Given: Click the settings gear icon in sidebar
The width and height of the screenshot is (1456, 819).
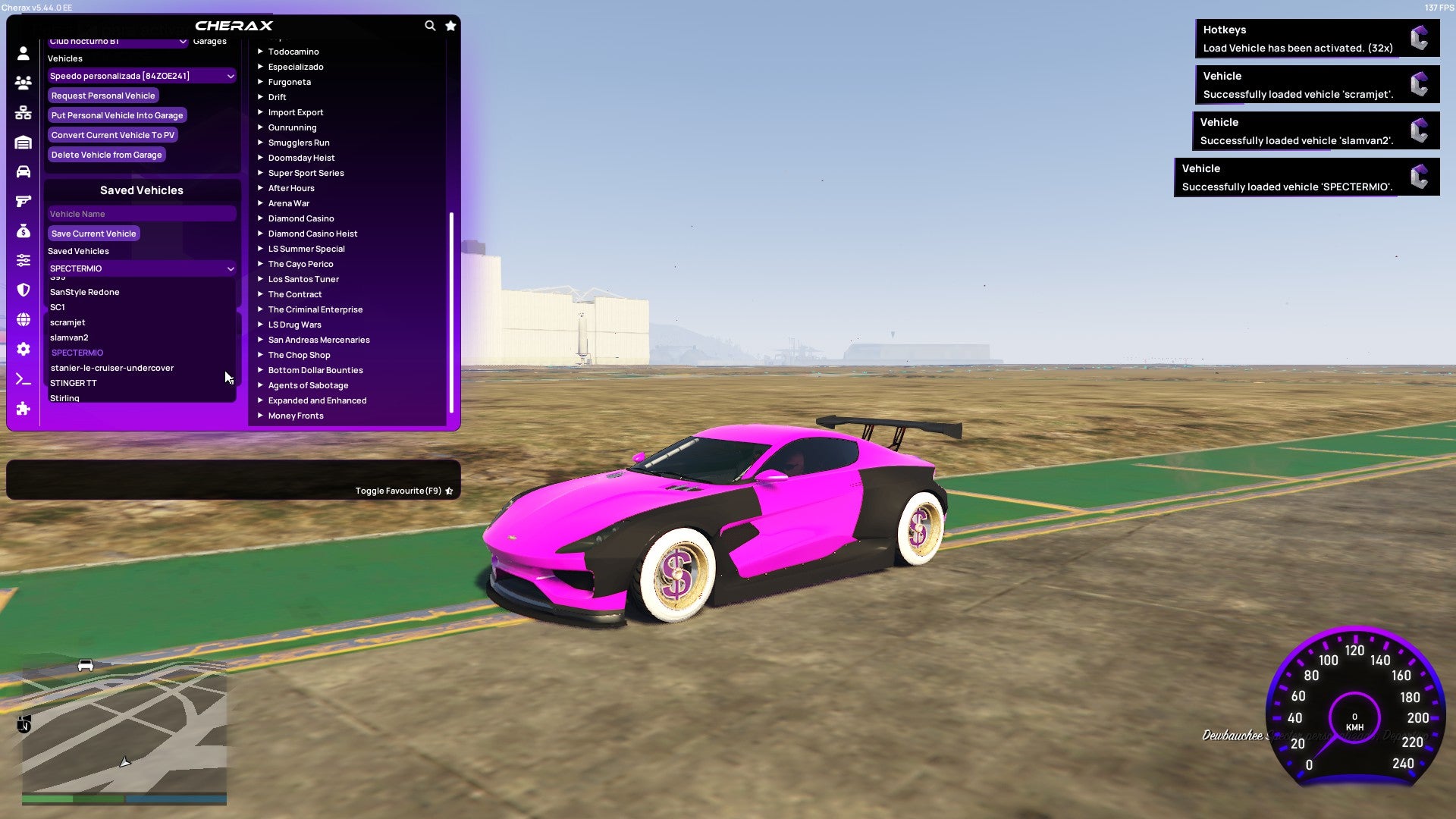Looking at the screenshot, I should (x=22, y=348).
